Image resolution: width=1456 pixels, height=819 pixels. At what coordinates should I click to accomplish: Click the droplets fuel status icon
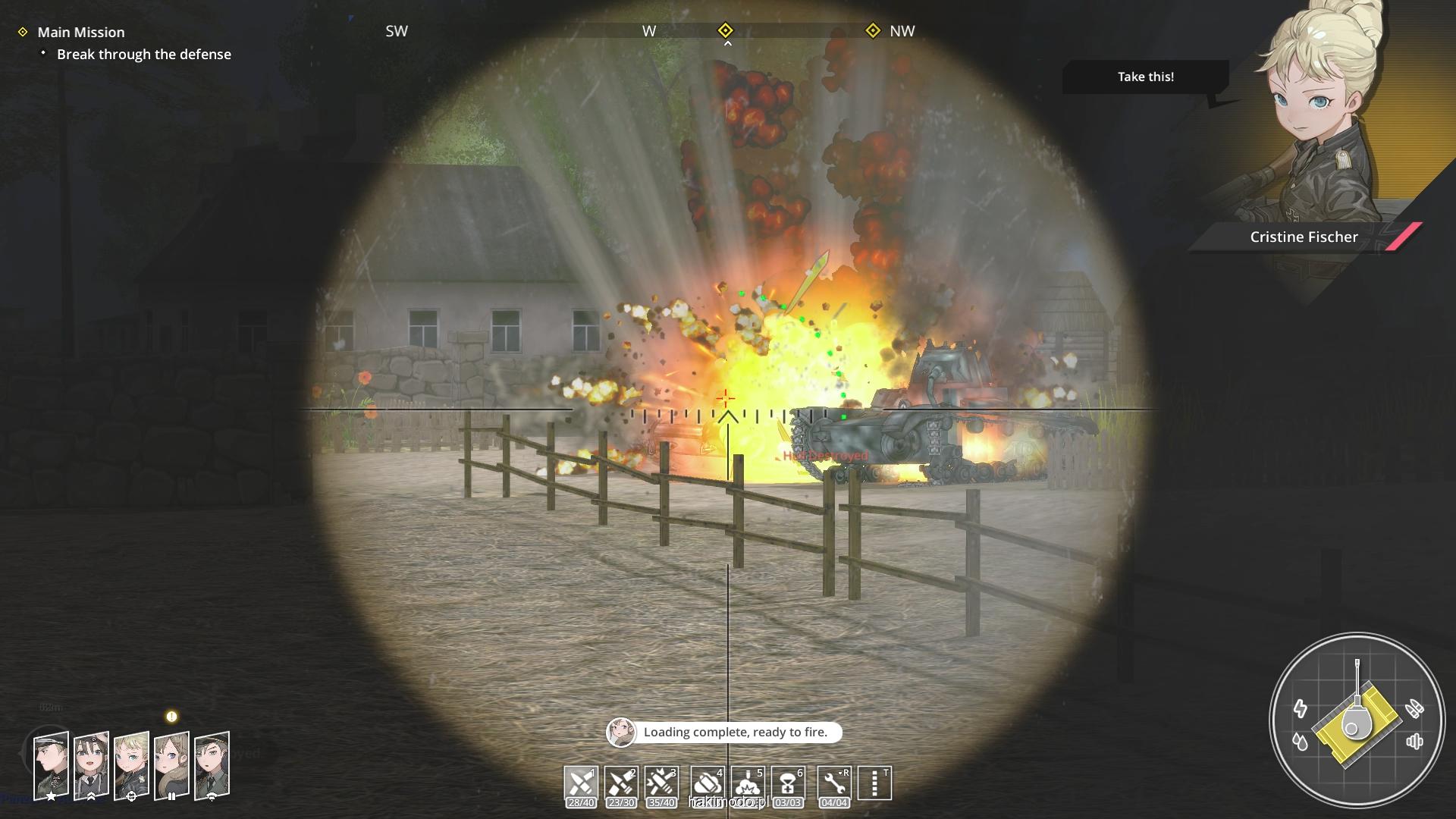click(1301, 741)
